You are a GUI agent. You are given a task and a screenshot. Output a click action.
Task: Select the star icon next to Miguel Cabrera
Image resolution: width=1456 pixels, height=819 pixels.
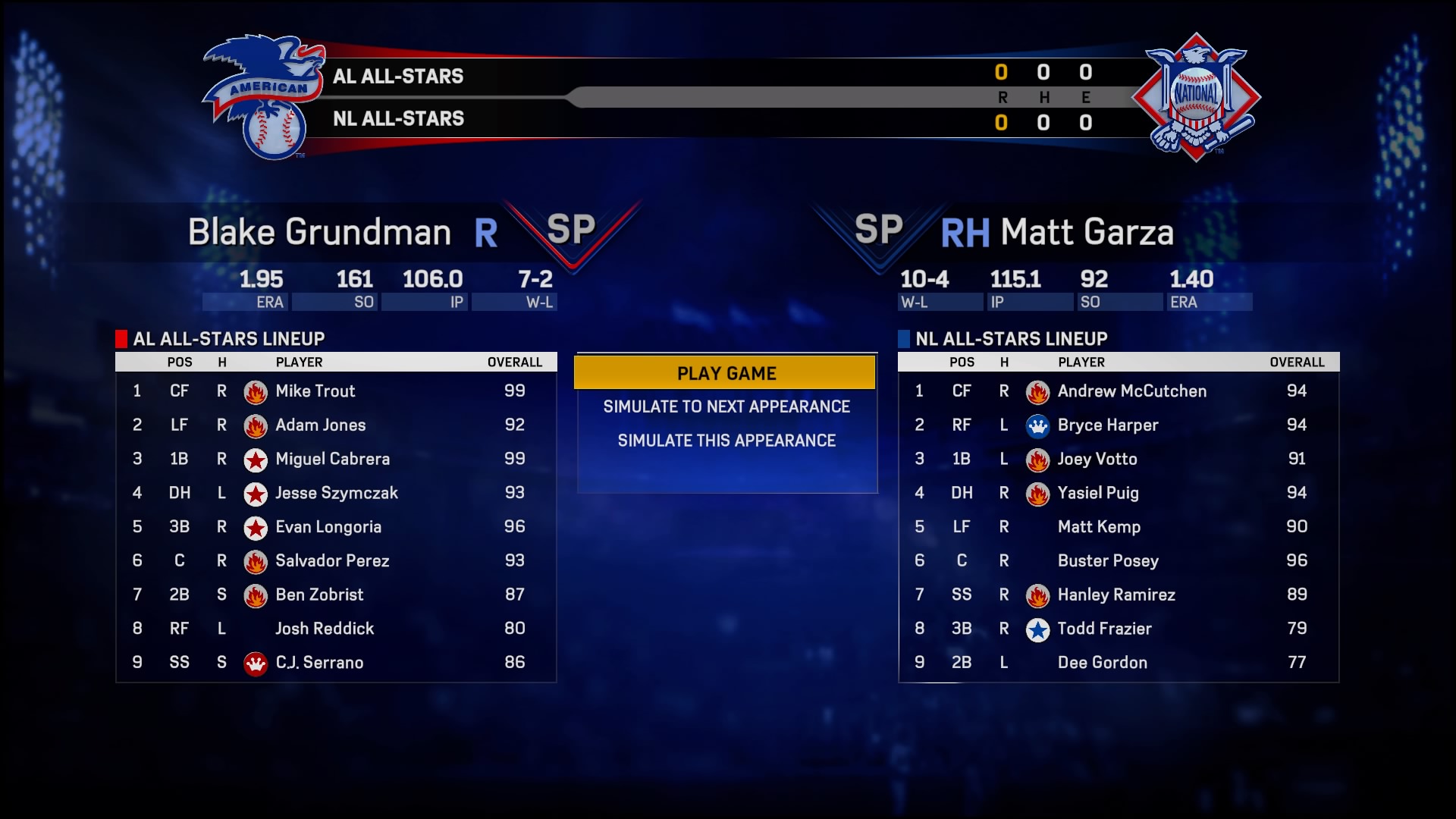coord(256,460)
